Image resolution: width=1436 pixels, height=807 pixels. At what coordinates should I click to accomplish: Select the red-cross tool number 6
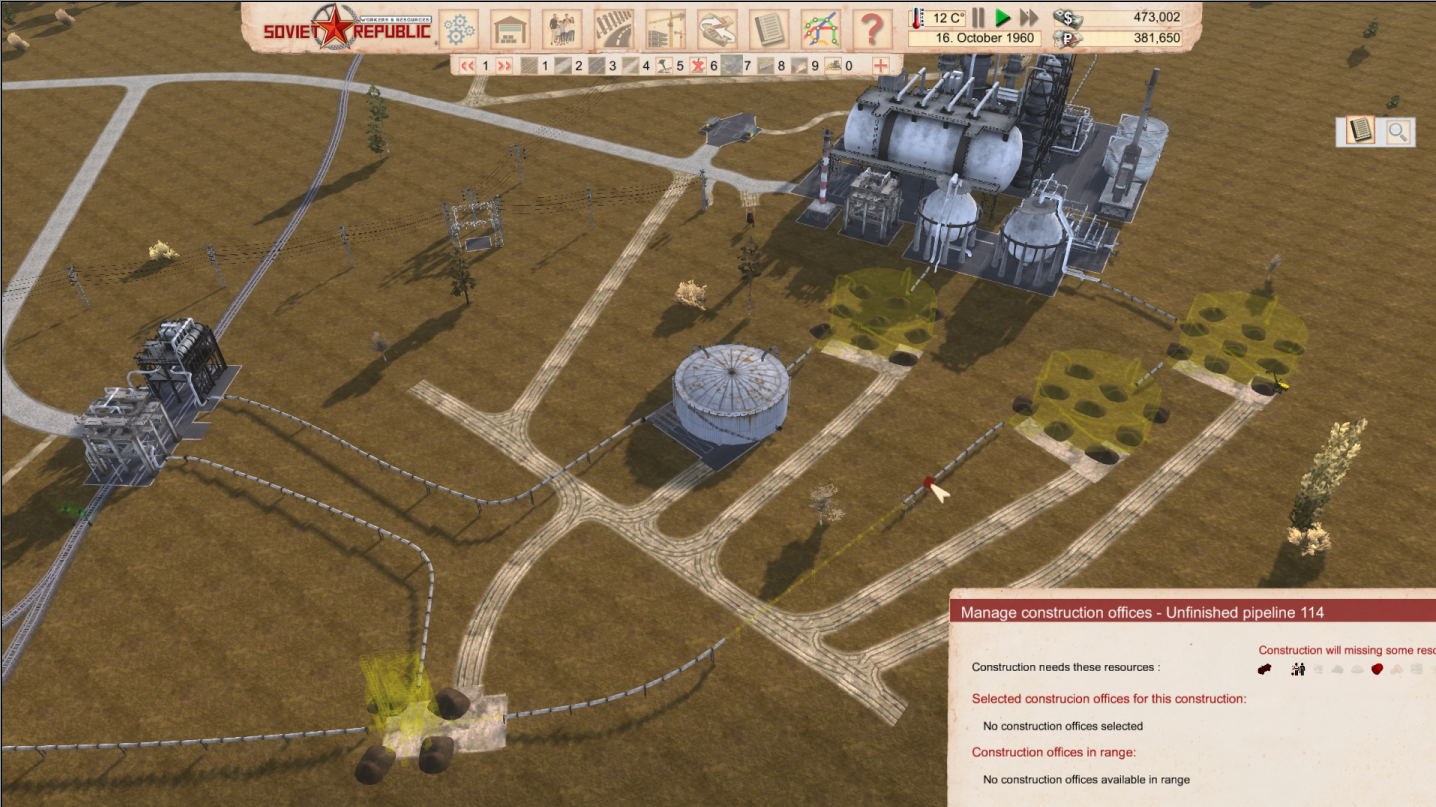point(699,66)
